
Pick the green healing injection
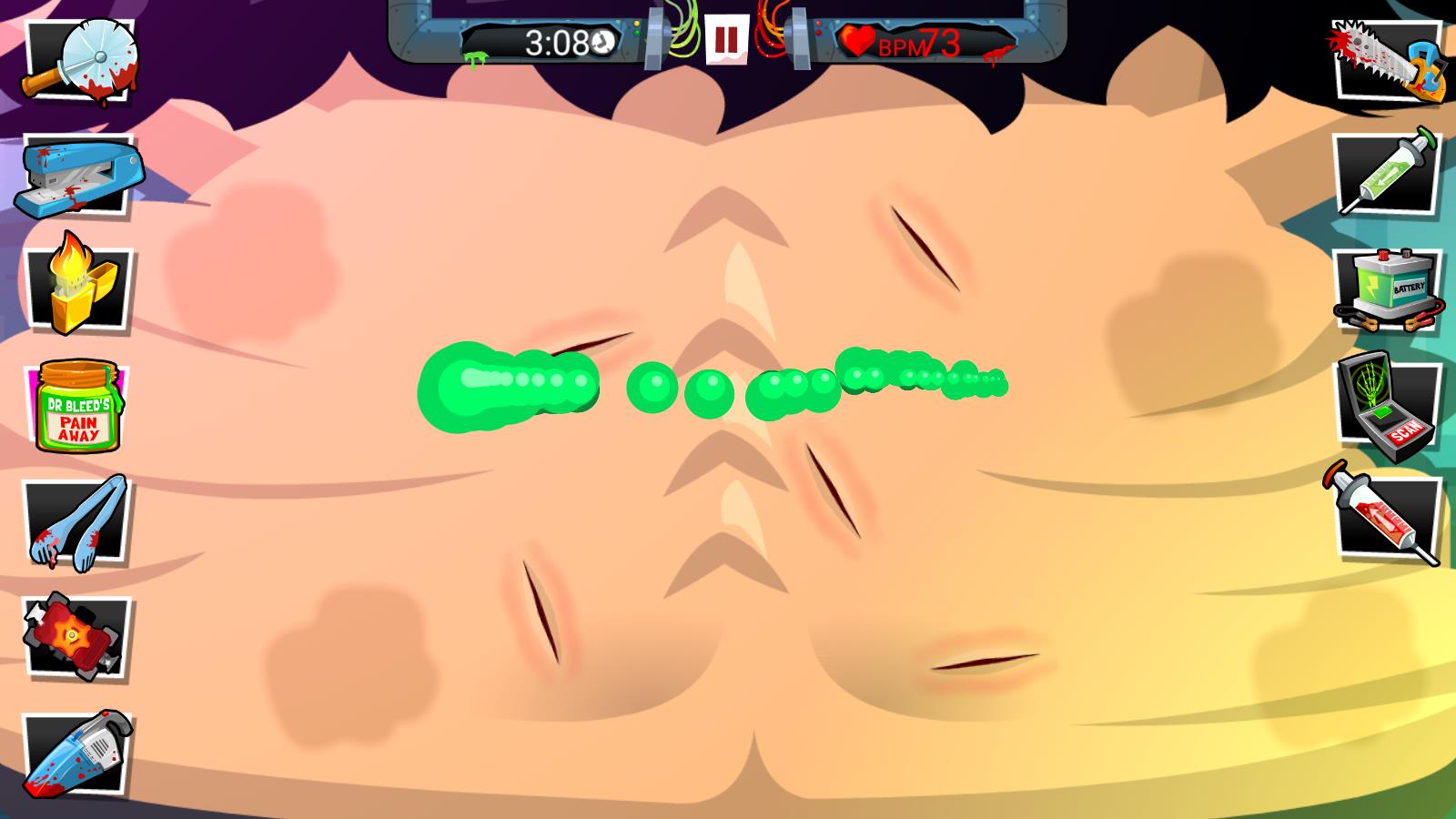click(1385, 168)
